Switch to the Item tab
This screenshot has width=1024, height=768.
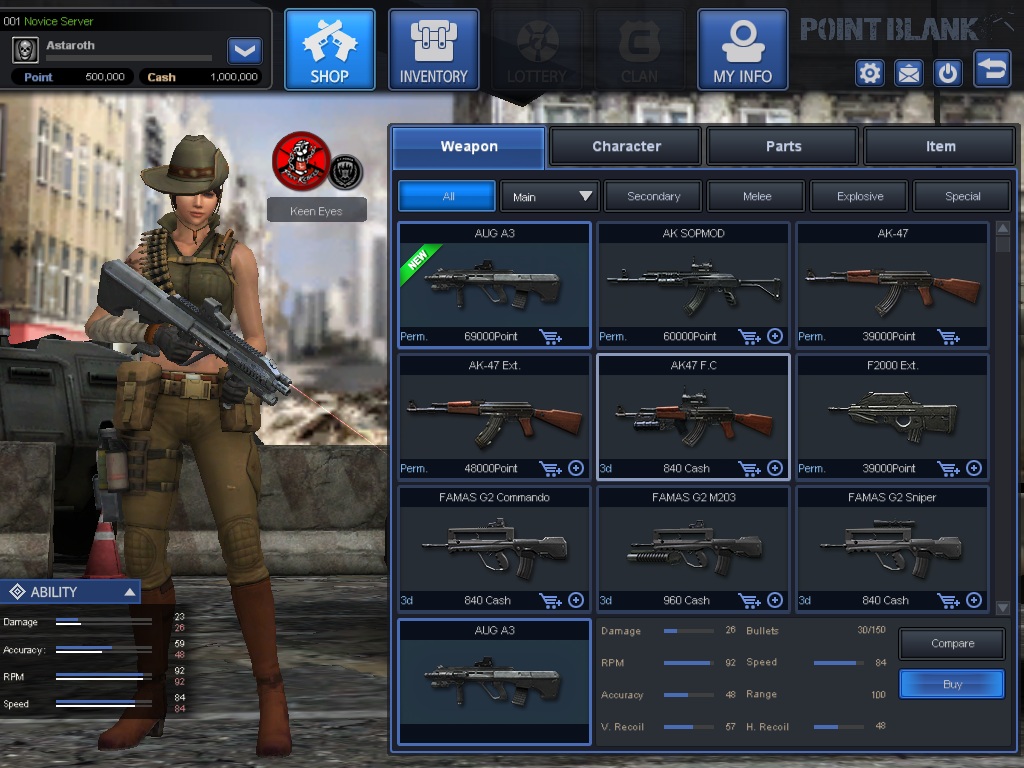[940, 146]
